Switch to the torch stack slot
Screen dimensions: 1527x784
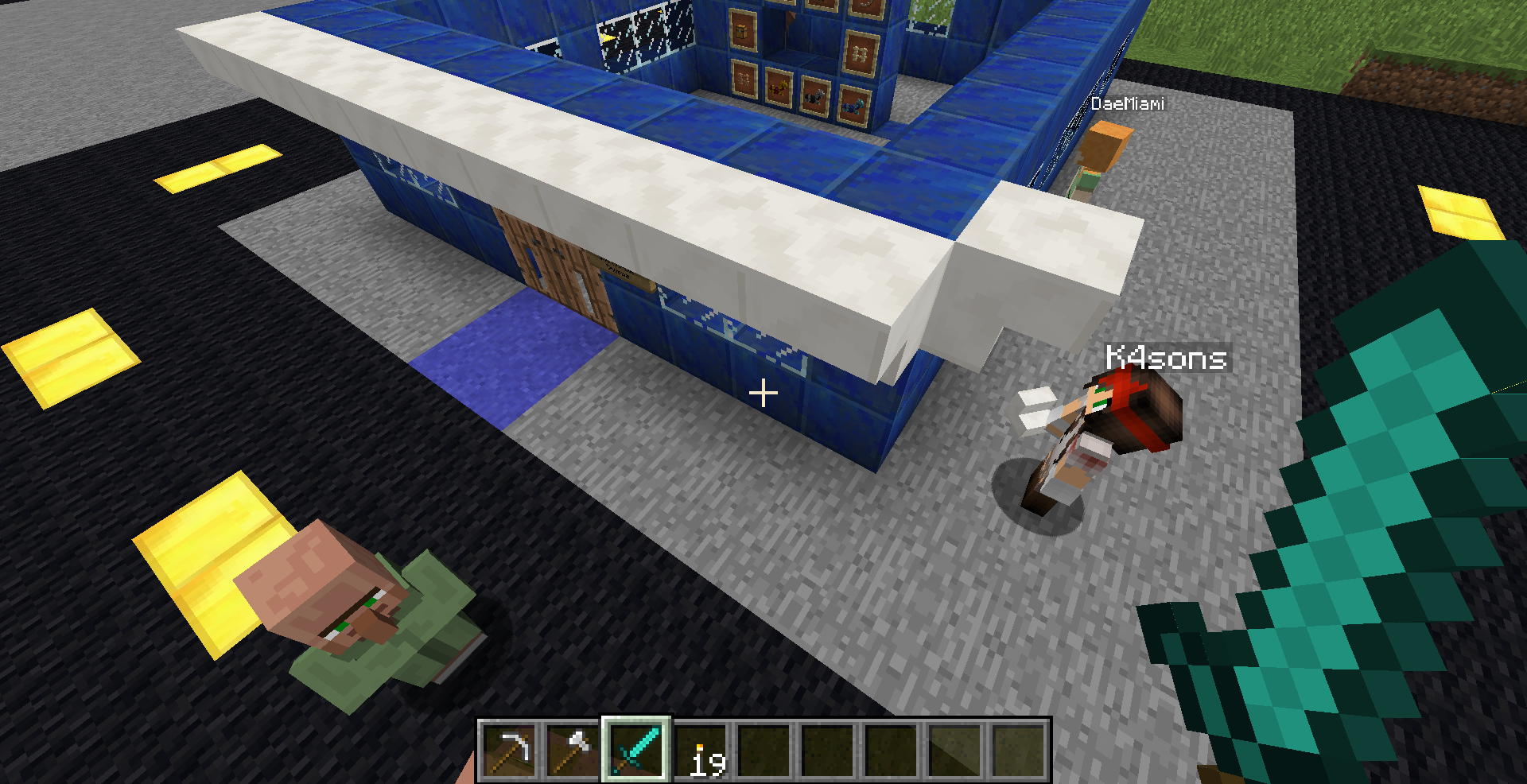point(701,751)
